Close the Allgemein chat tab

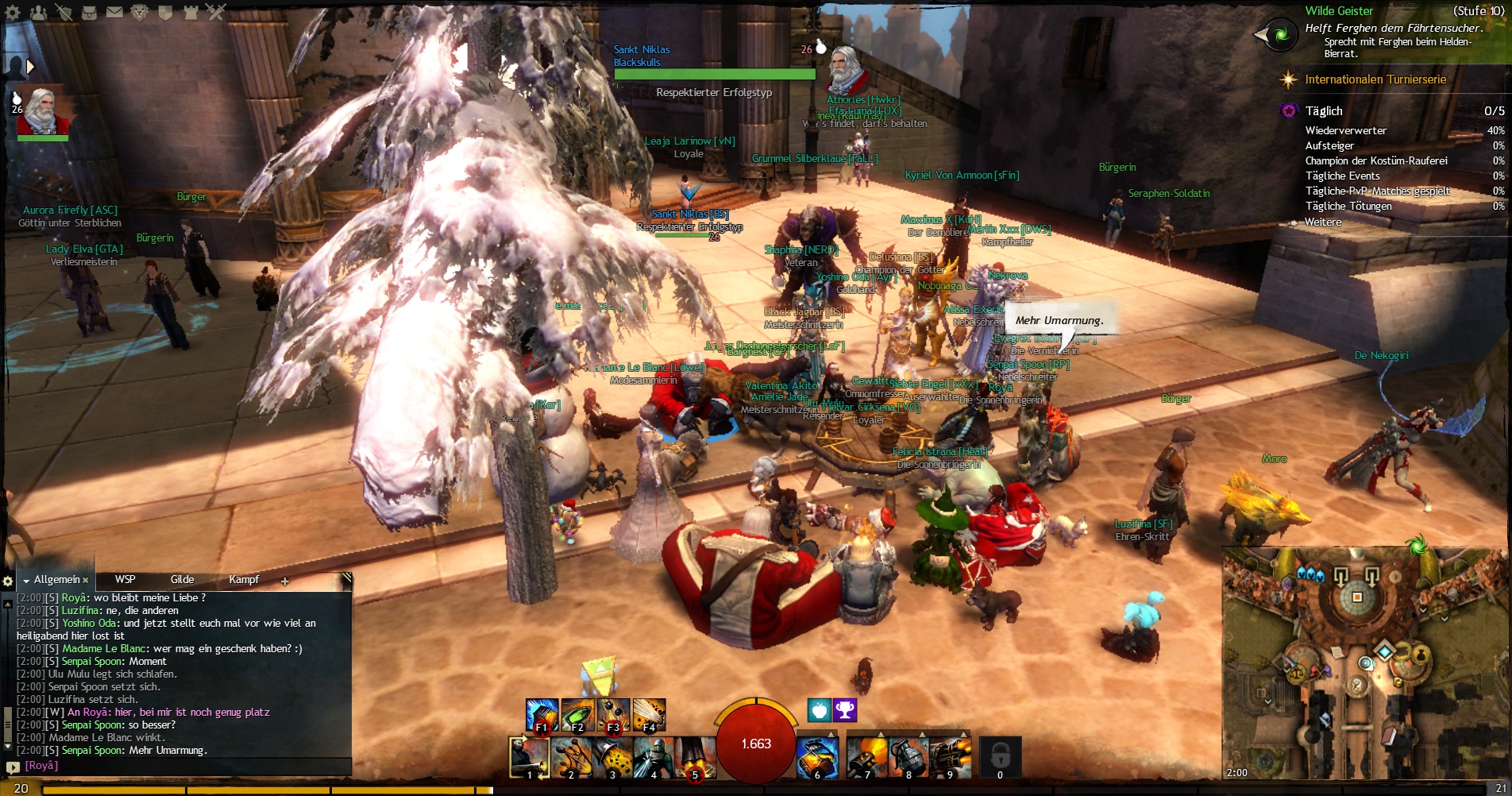point(86,581)
